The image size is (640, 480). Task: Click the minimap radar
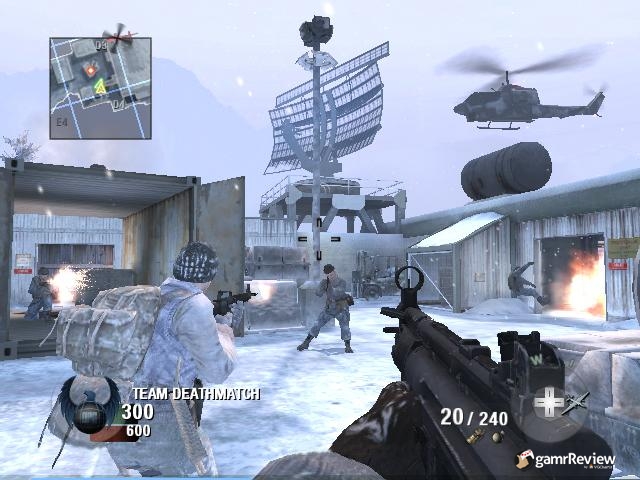point(100,88)
